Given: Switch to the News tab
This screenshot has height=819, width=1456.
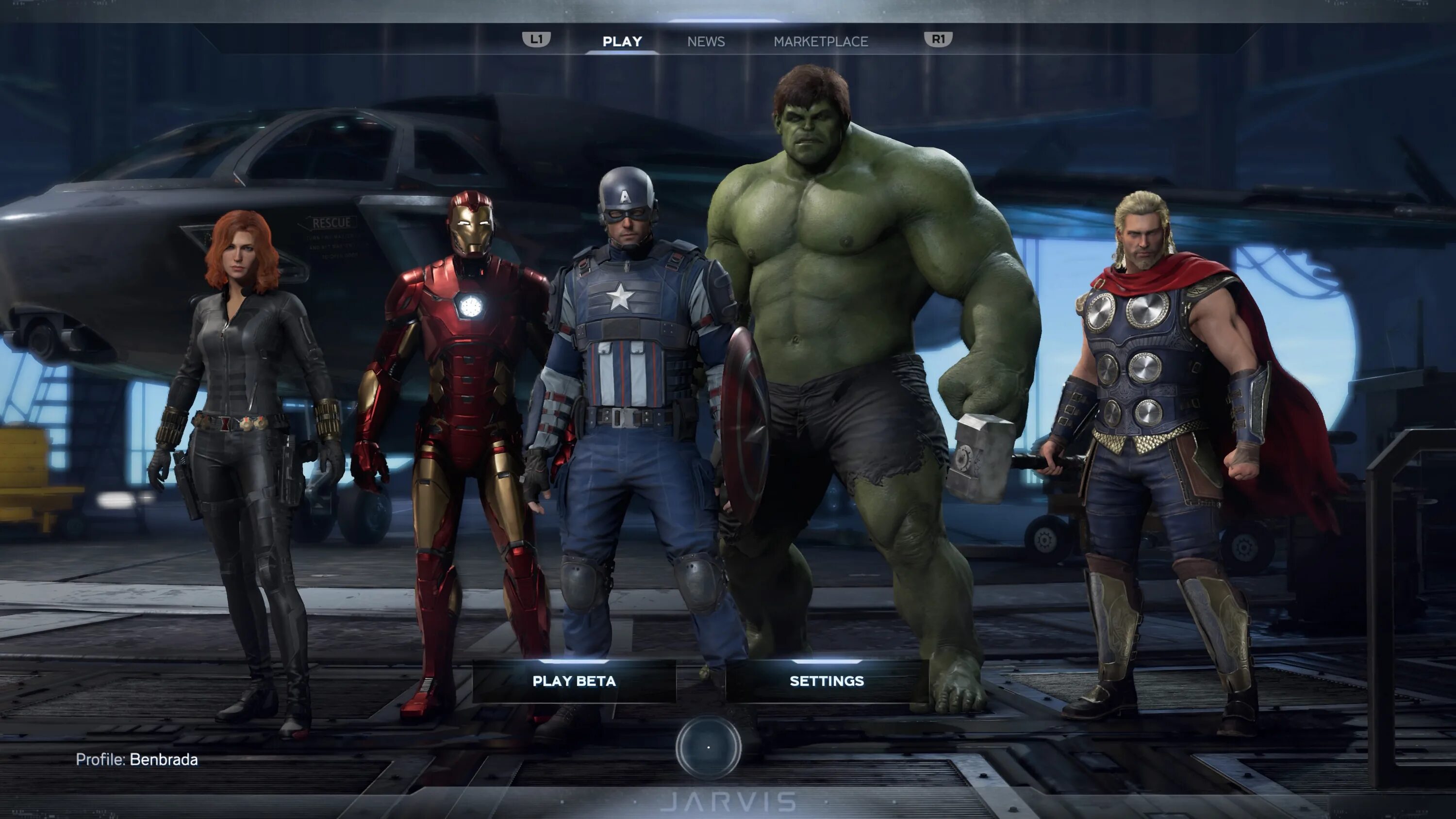Looking at the screenshot, I should [705, 41].
